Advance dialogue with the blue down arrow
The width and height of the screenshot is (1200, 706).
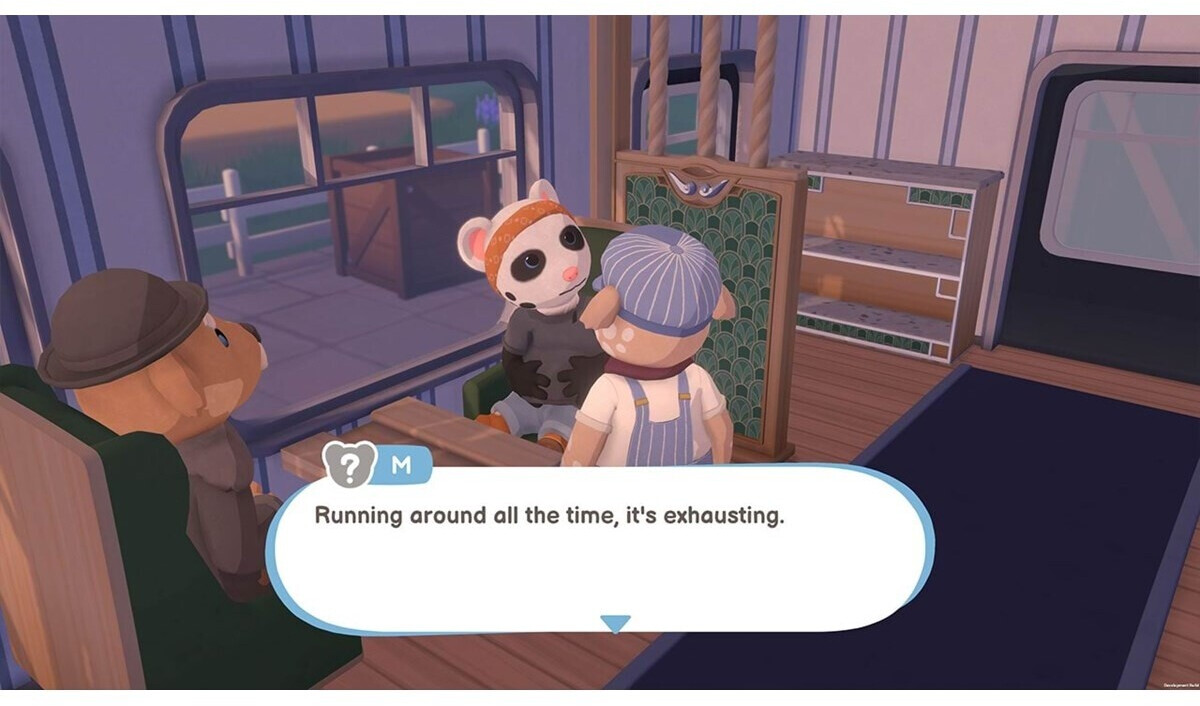[615, 624]
